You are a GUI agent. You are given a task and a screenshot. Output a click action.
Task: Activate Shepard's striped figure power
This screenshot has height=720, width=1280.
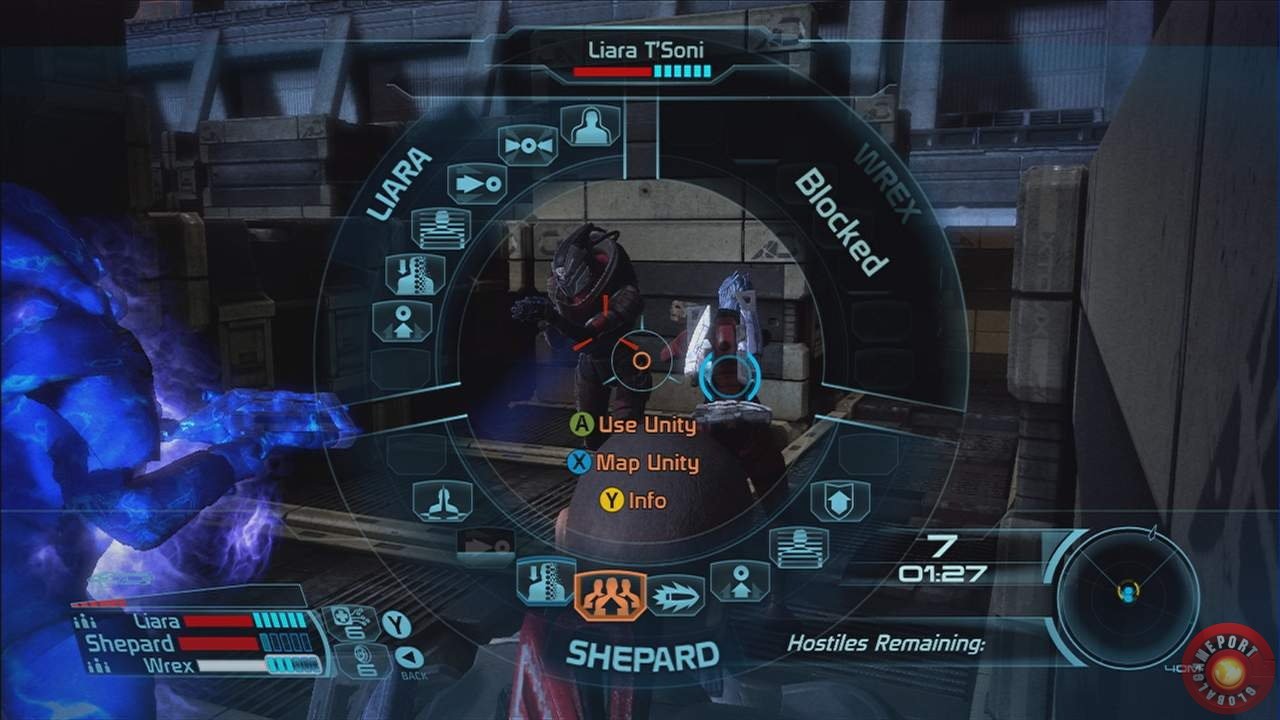(798, 547)
